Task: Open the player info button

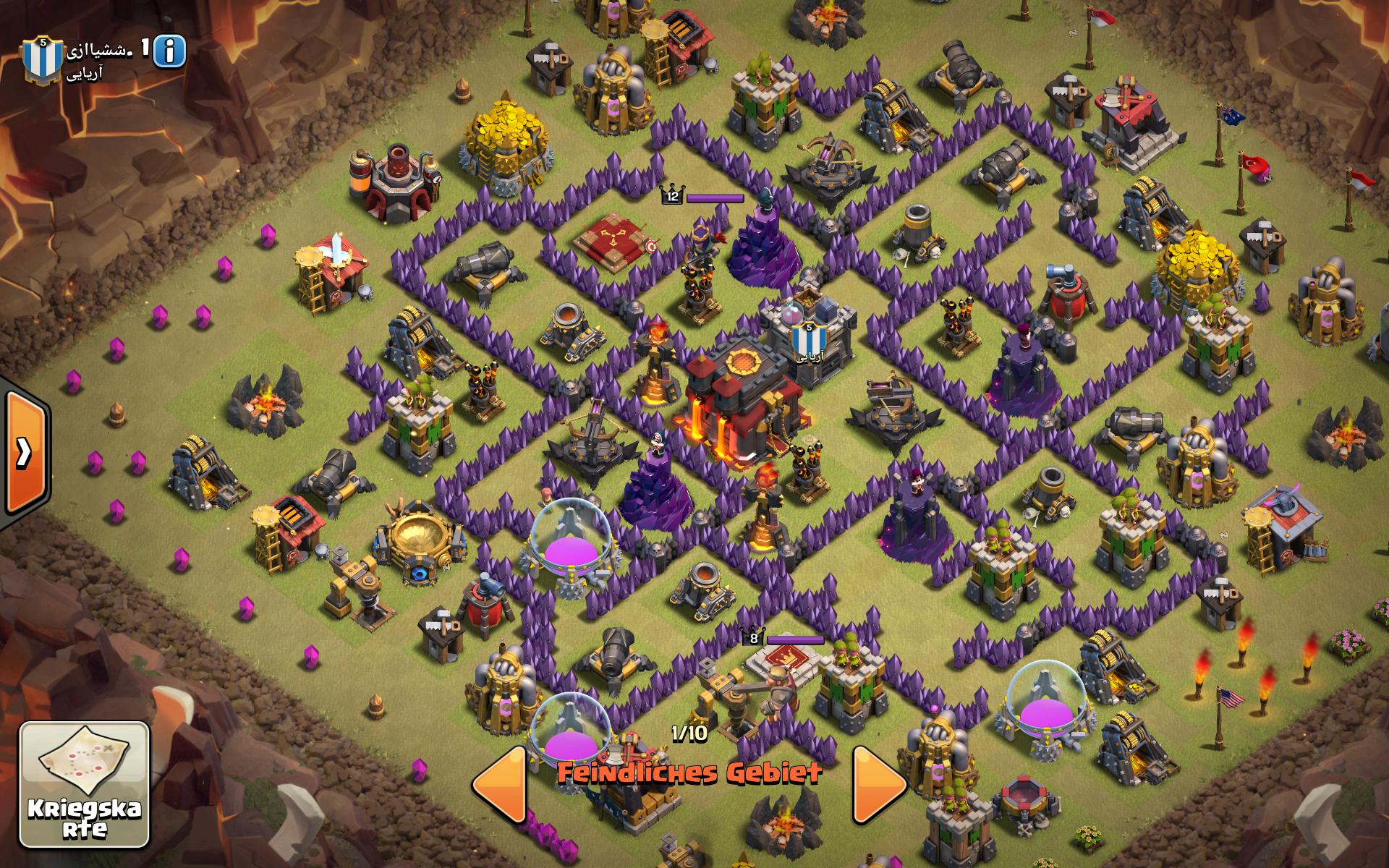Action: pyautogui.click(x=169, y=51)
